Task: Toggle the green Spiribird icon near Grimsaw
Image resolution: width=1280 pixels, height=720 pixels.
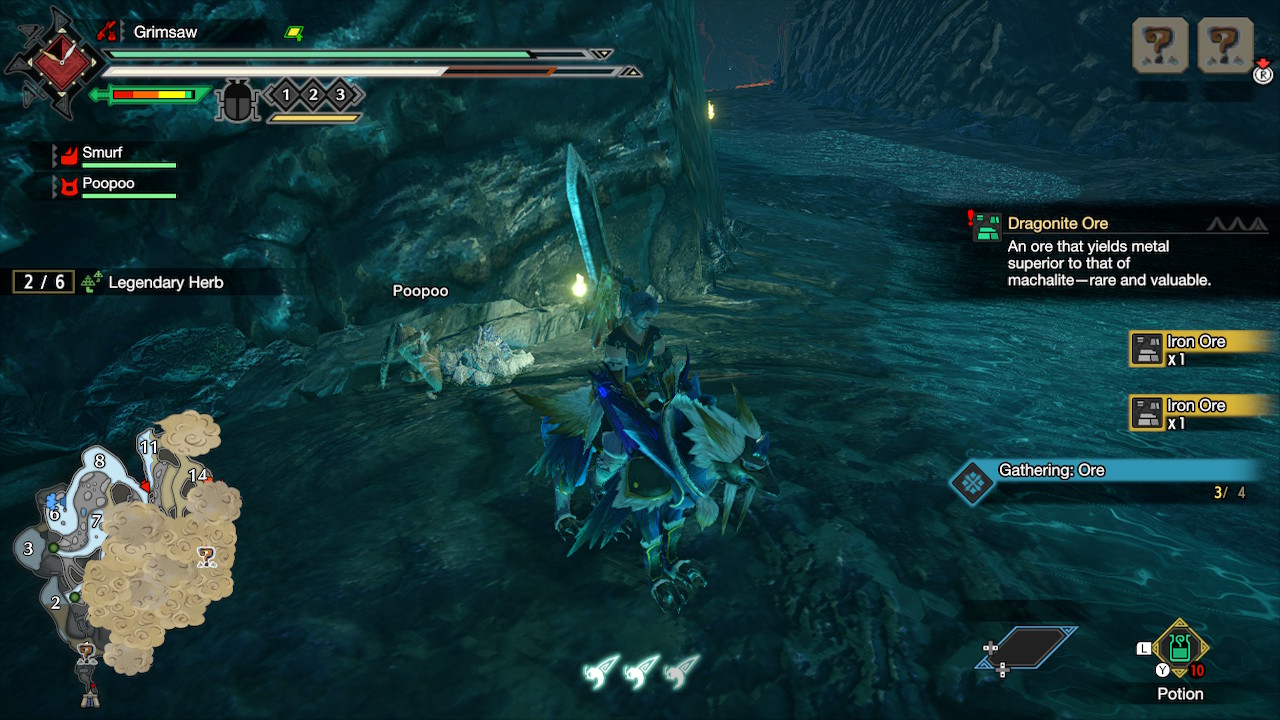Action: point(291,32)
